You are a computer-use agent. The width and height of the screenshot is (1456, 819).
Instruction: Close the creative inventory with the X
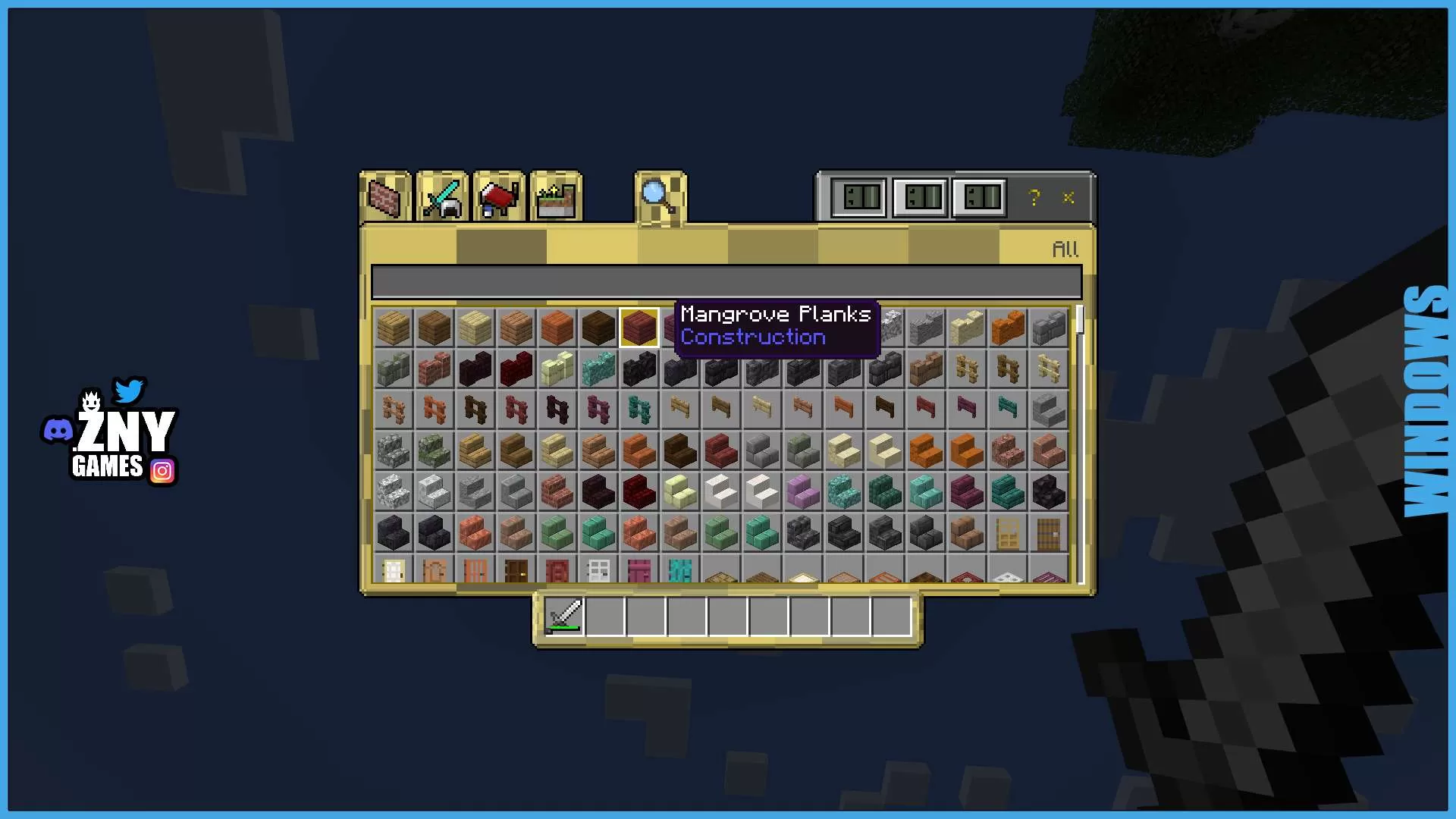pyautogui.click(x=1068, y=199)
